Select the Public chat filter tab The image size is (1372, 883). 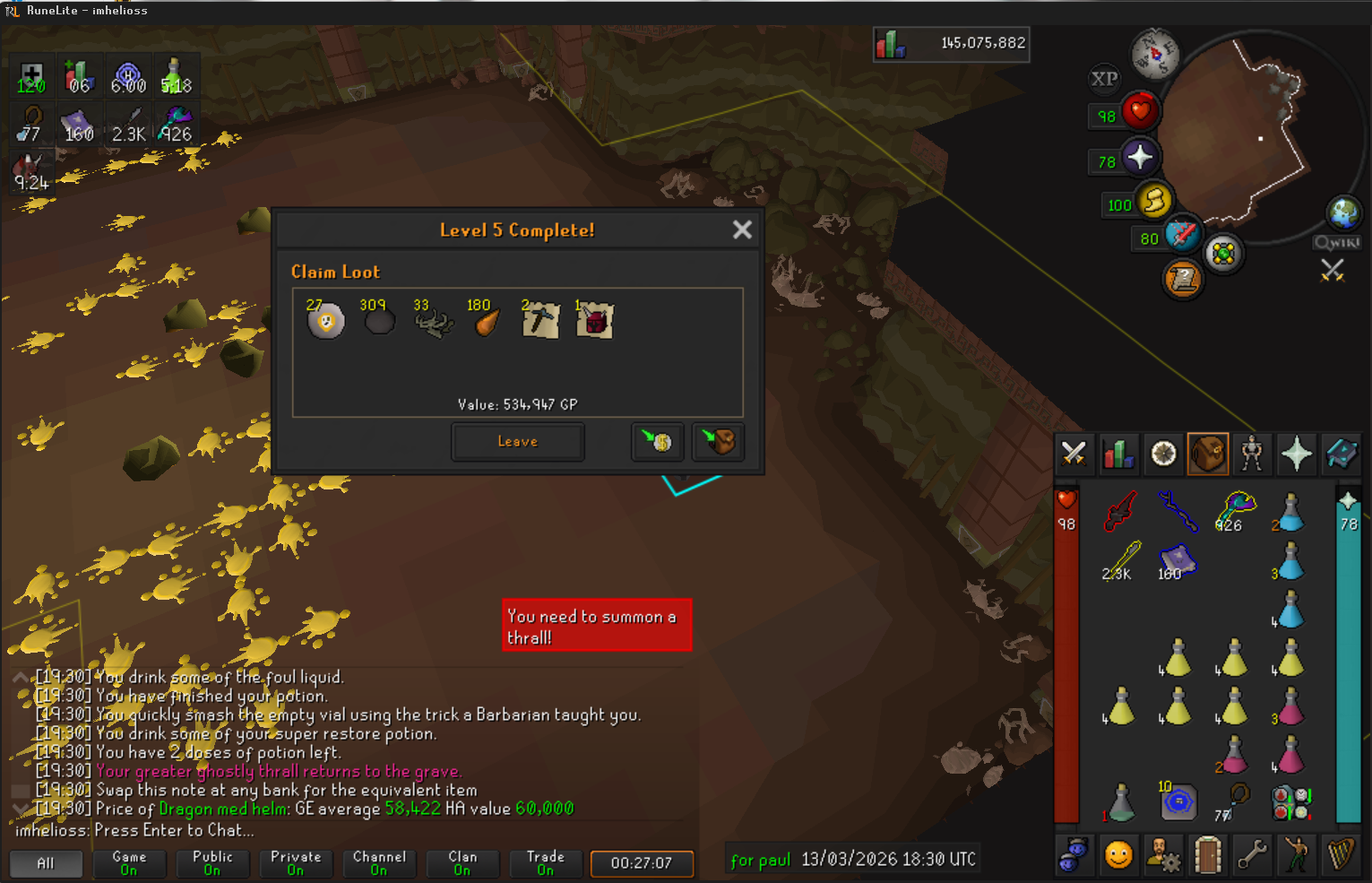212,863
